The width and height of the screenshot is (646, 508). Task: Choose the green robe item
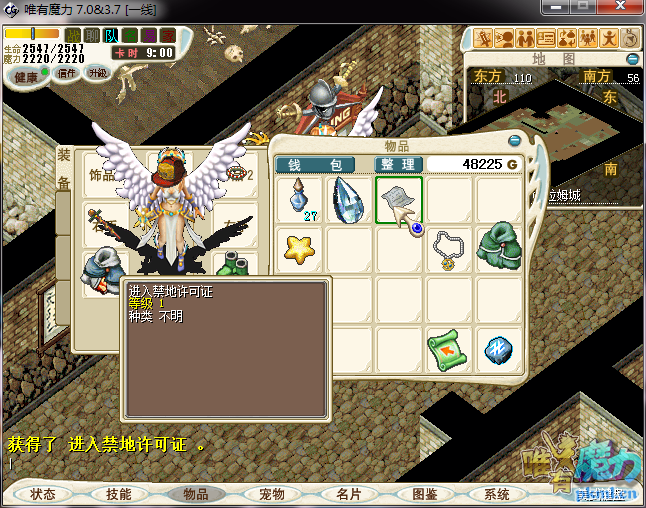click(x=499, y=249)
